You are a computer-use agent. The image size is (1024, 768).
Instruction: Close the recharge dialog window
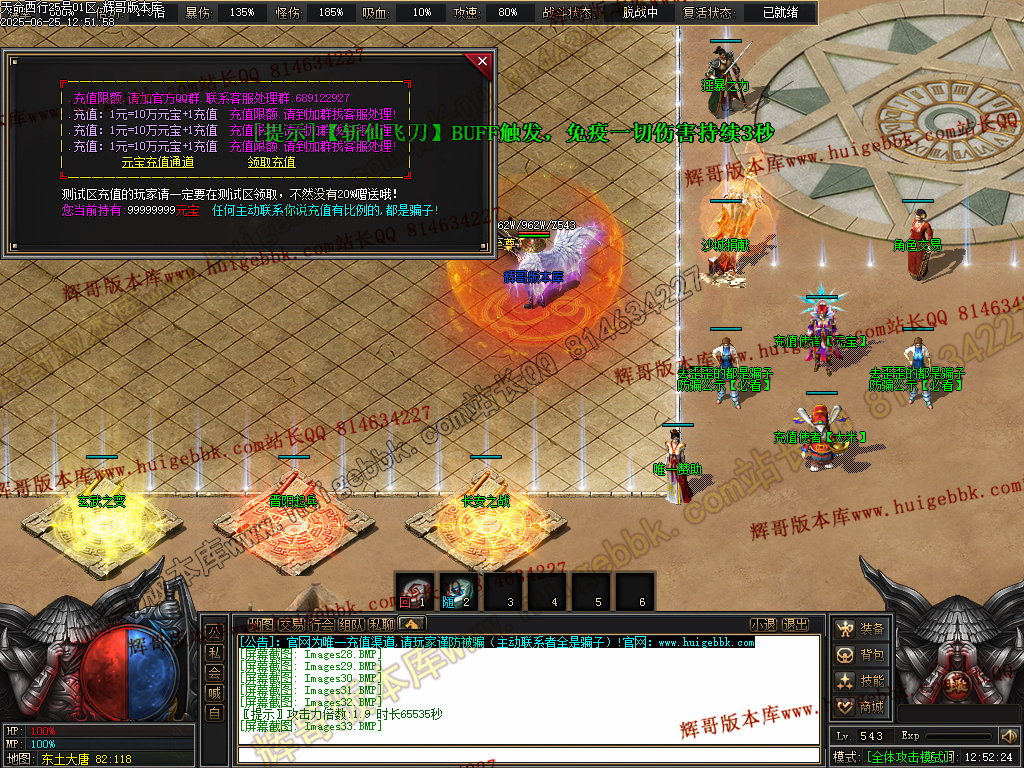click(x=483, y=62)
